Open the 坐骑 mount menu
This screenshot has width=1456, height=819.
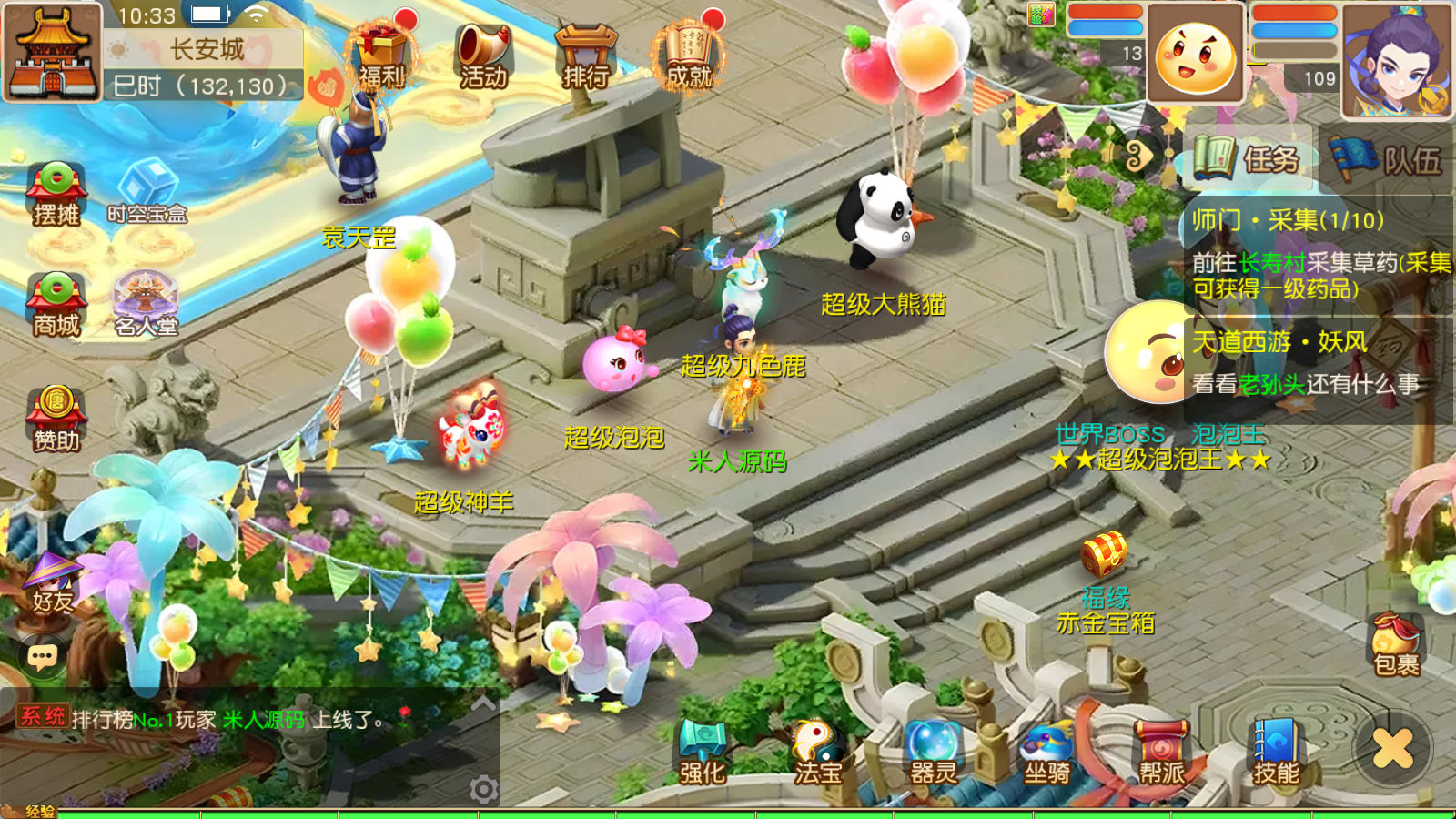point(1046,752)
